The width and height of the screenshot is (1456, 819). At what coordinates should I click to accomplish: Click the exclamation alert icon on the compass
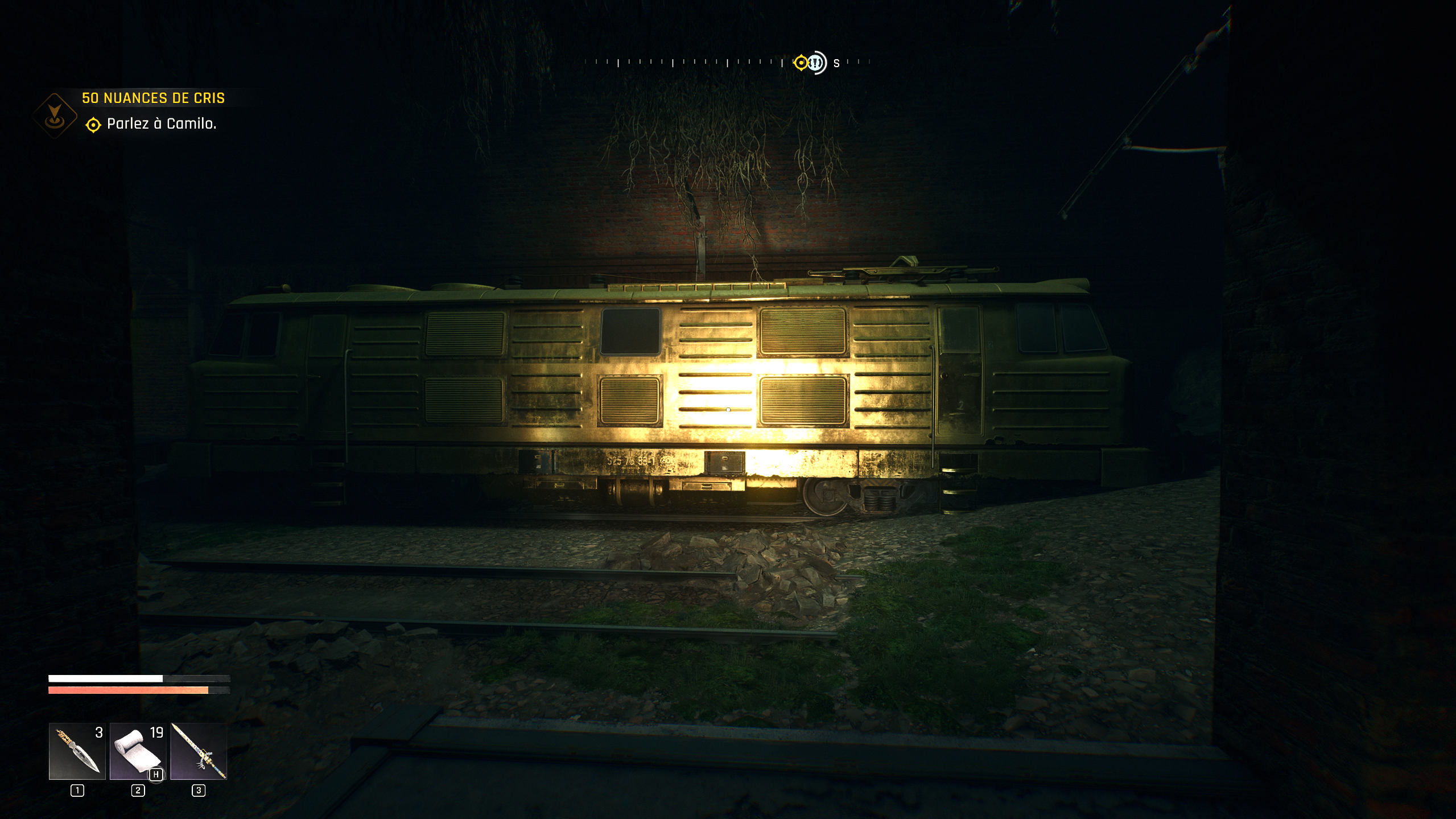pos(817,63)
